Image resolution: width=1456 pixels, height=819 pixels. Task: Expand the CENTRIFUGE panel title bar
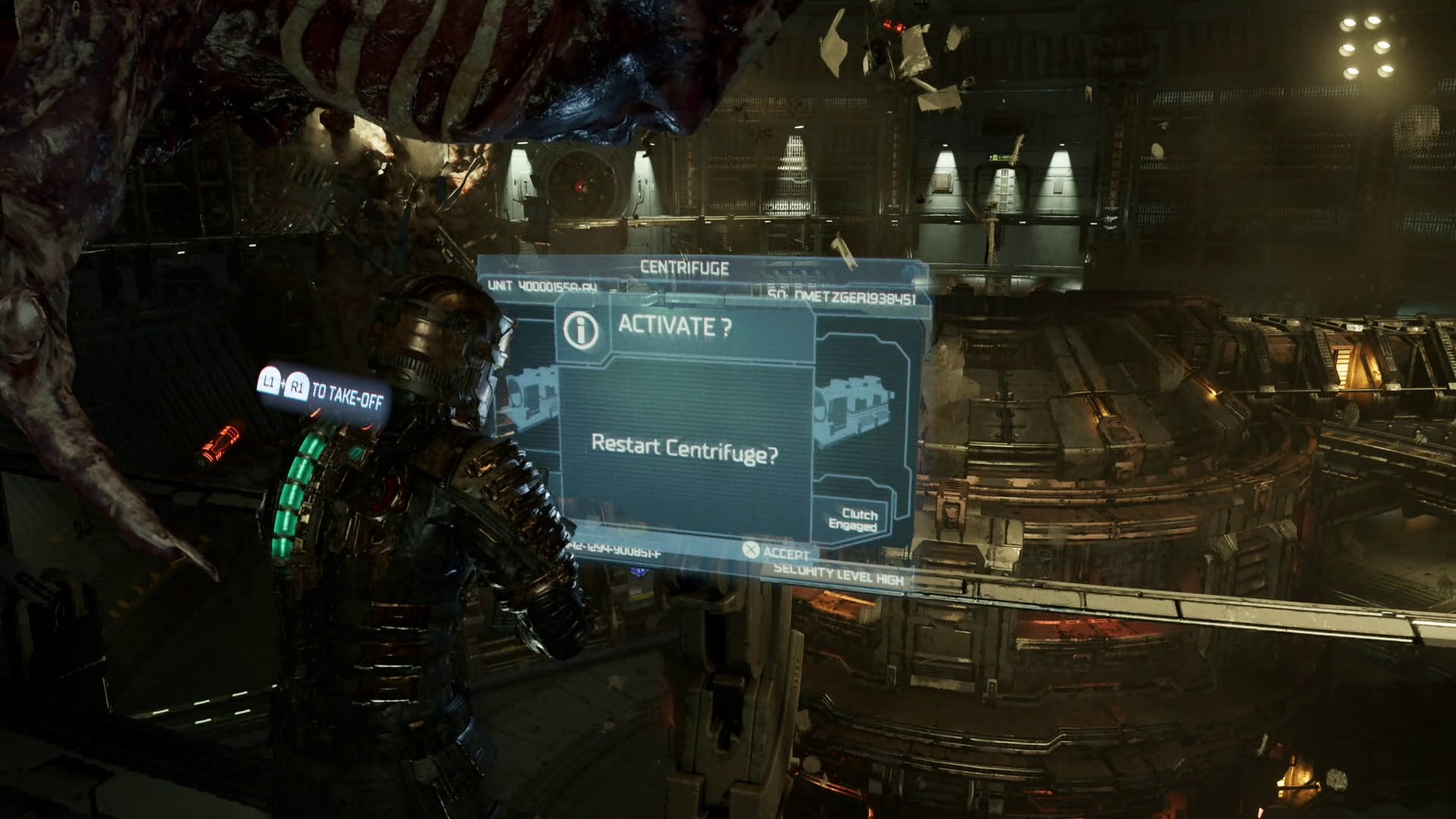point(682,266)
